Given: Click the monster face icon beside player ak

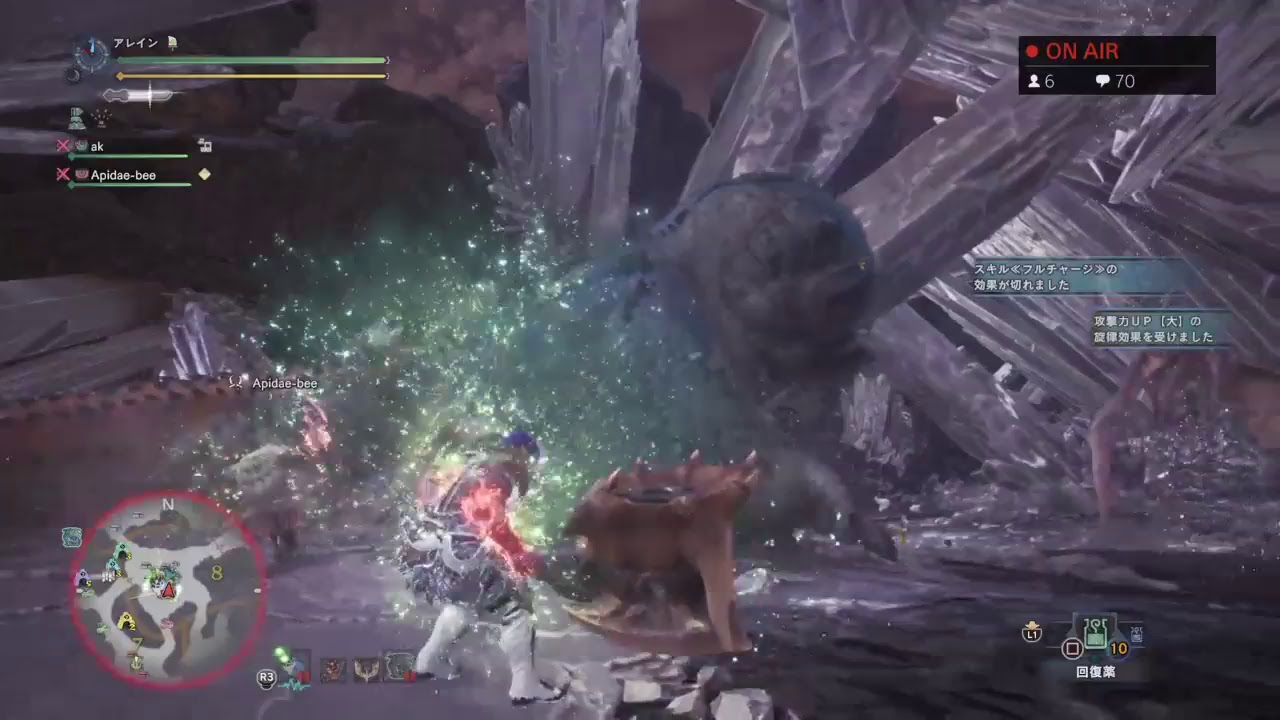Looking at the screenshot, I should (80, 146).
